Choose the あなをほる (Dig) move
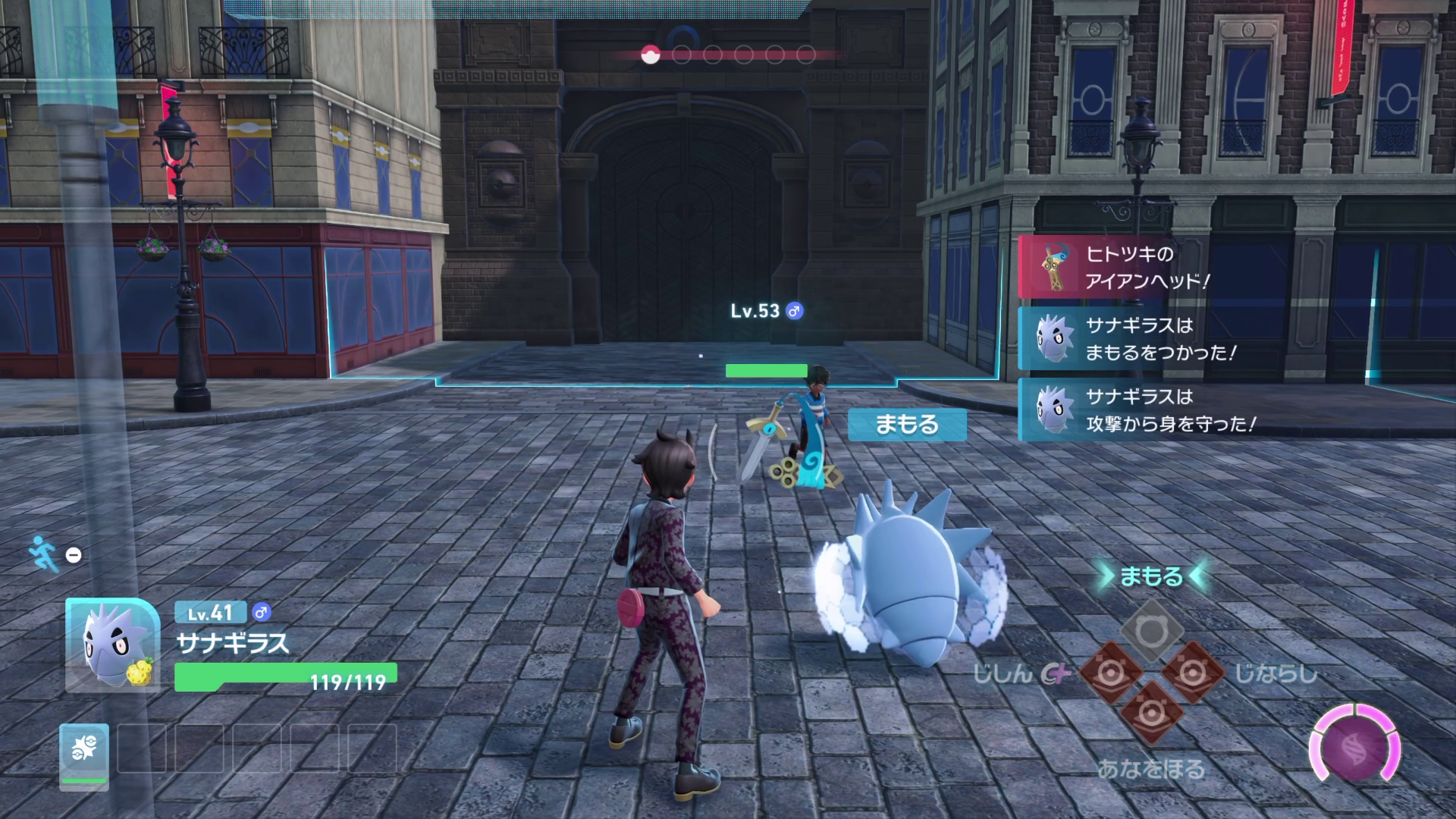The image size is (1456, 819). point(1152,714)
